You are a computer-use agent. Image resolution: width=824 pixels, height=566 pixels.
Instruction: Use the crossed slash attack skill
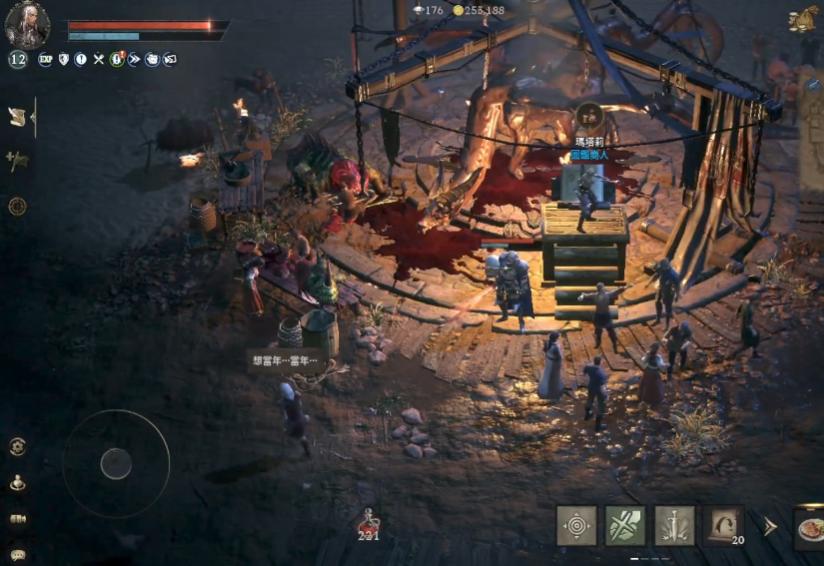(625, 526)
